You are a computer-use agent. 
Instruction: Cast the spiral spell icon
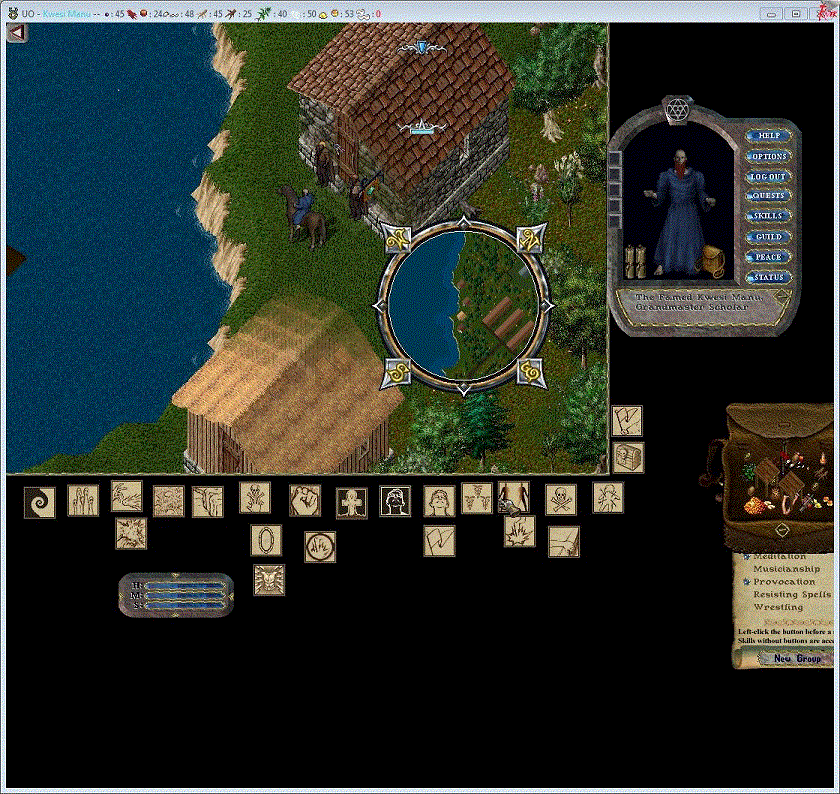(x=40, y=501)
